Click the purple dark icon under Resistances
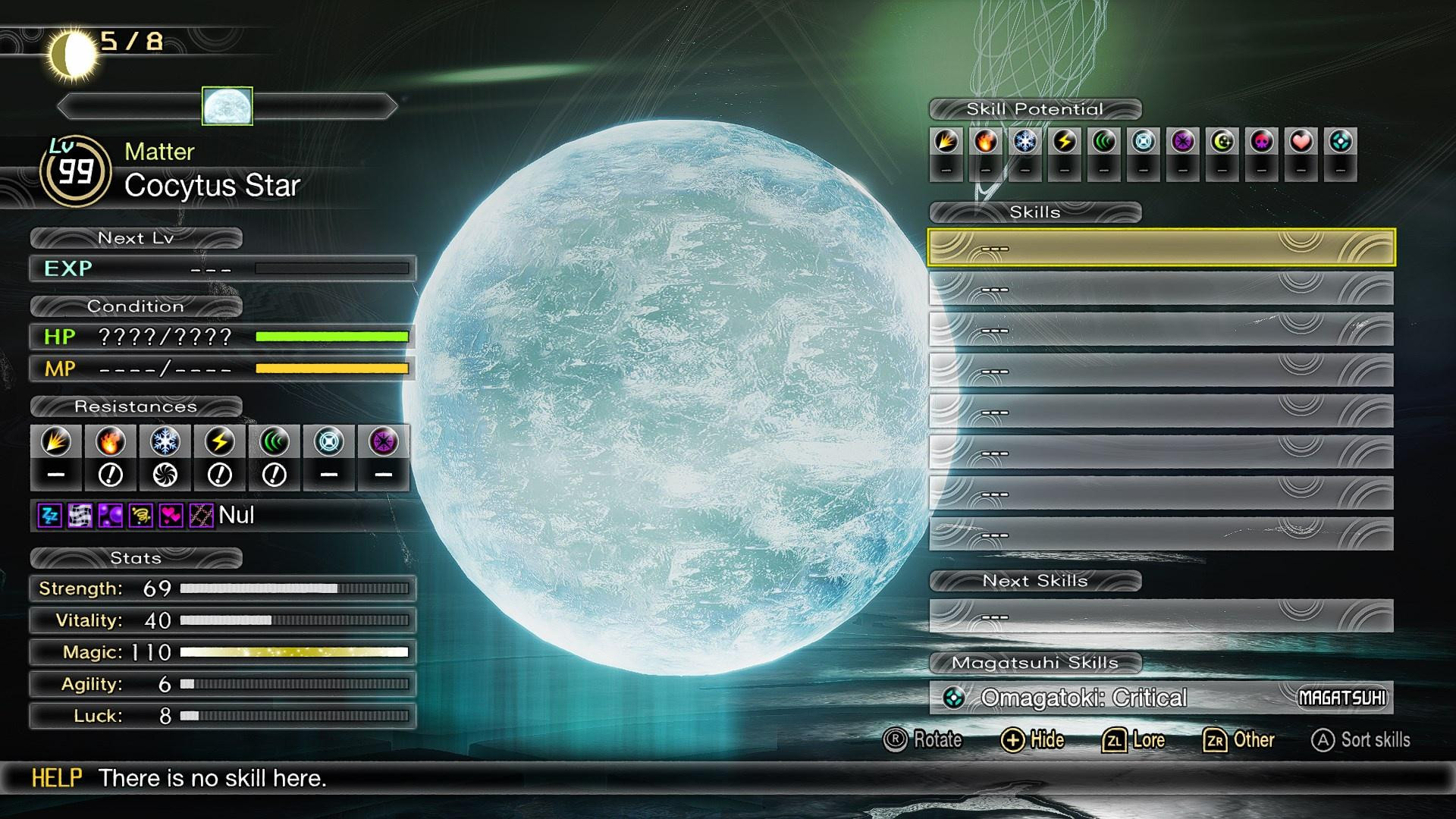 (384, 441)
